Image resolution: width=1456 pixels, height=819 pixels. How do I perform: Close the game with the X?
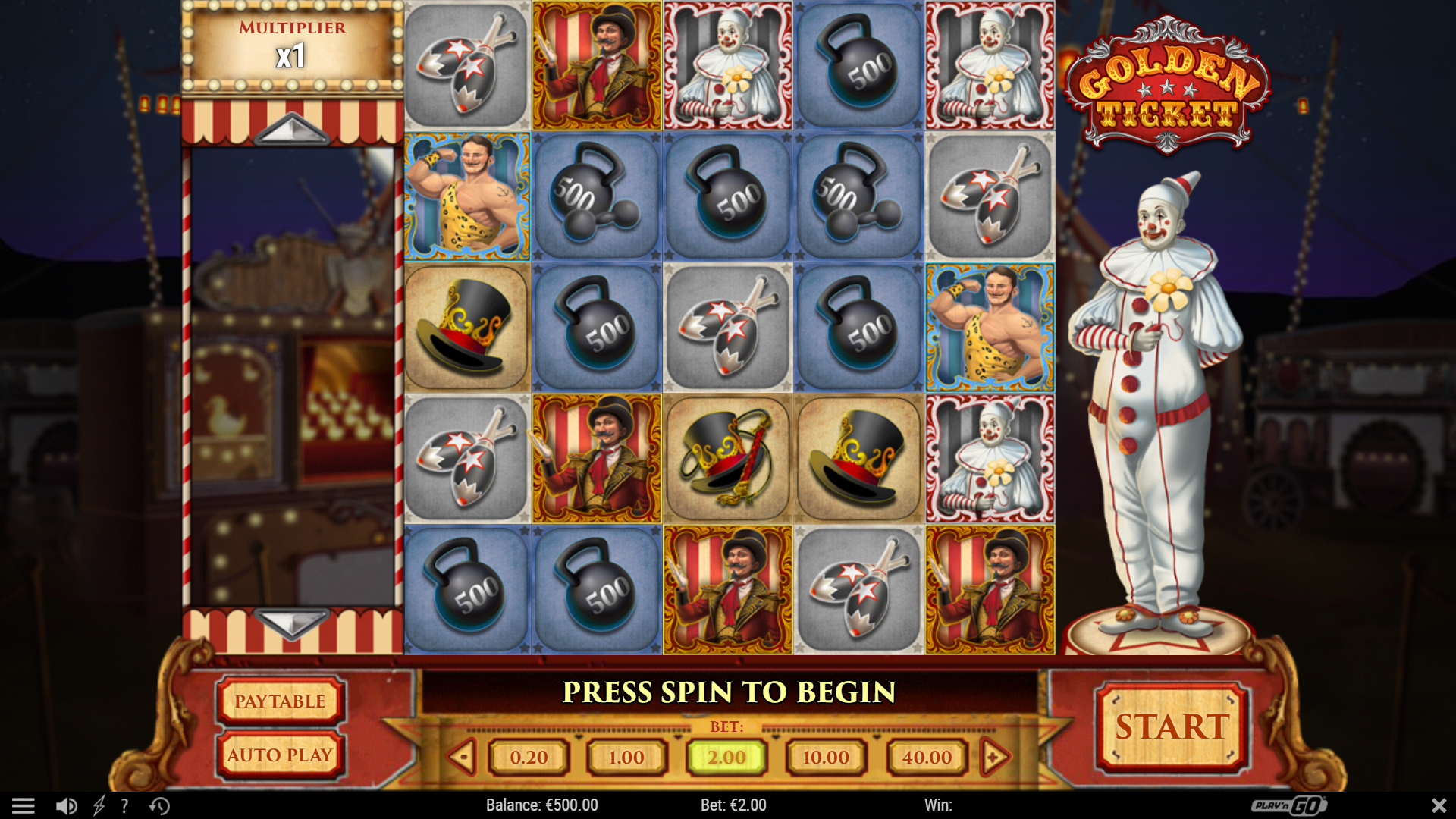click(x=1439, y=805)
